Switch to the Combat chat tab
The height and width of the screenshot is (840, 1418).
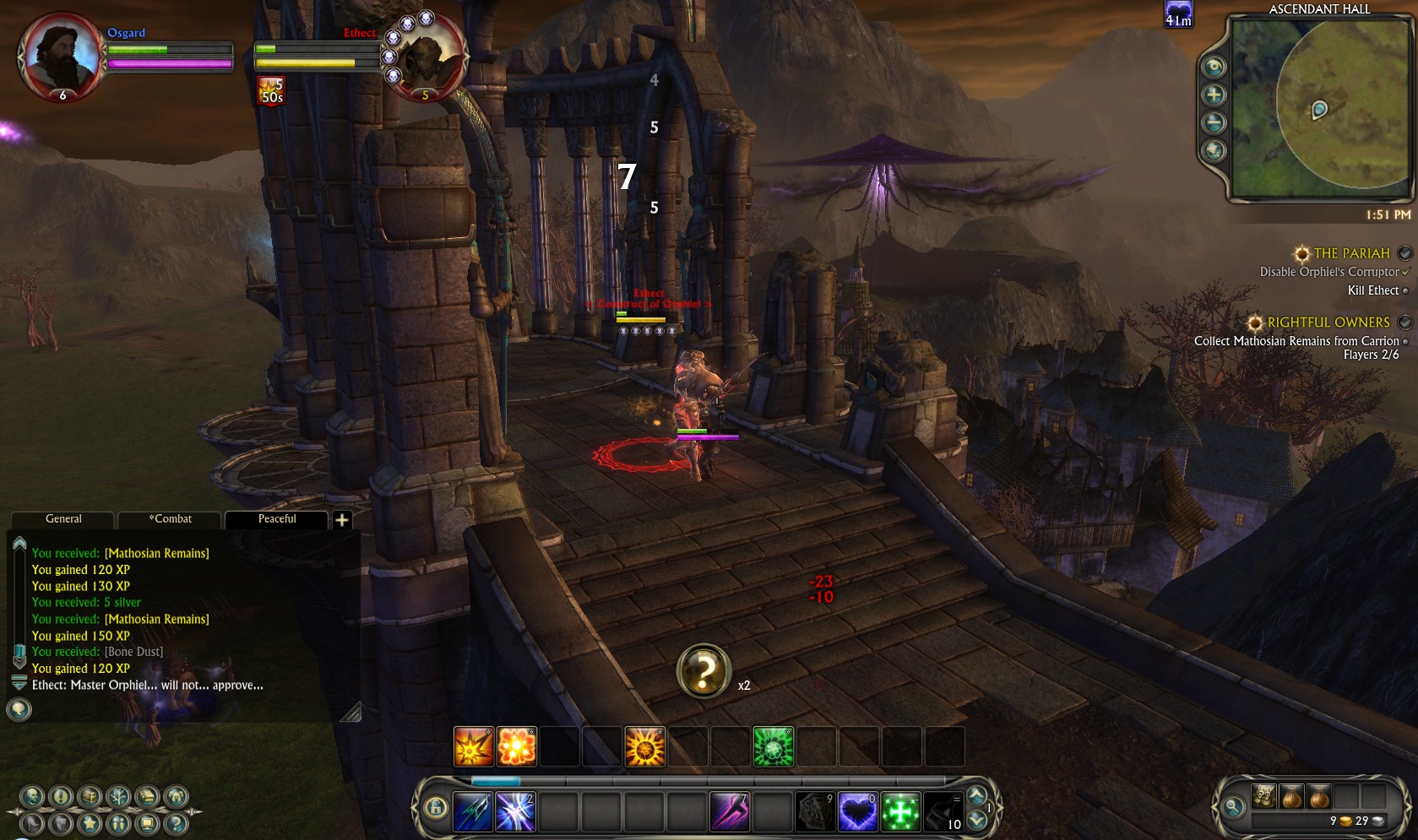[170, 519]
